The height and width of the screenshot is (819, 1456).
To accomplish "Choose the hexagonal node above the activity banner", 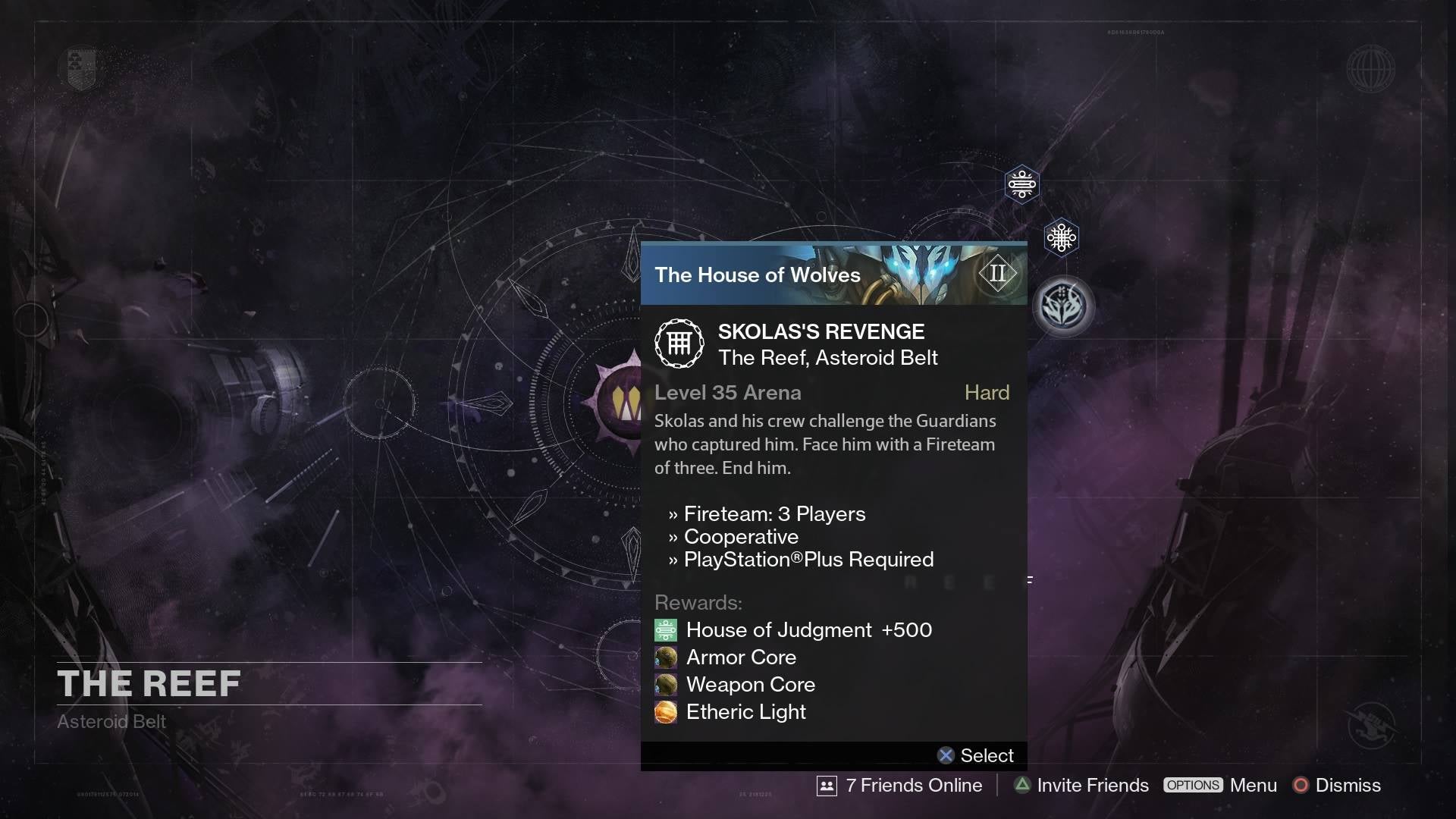I will [1021, 184].
